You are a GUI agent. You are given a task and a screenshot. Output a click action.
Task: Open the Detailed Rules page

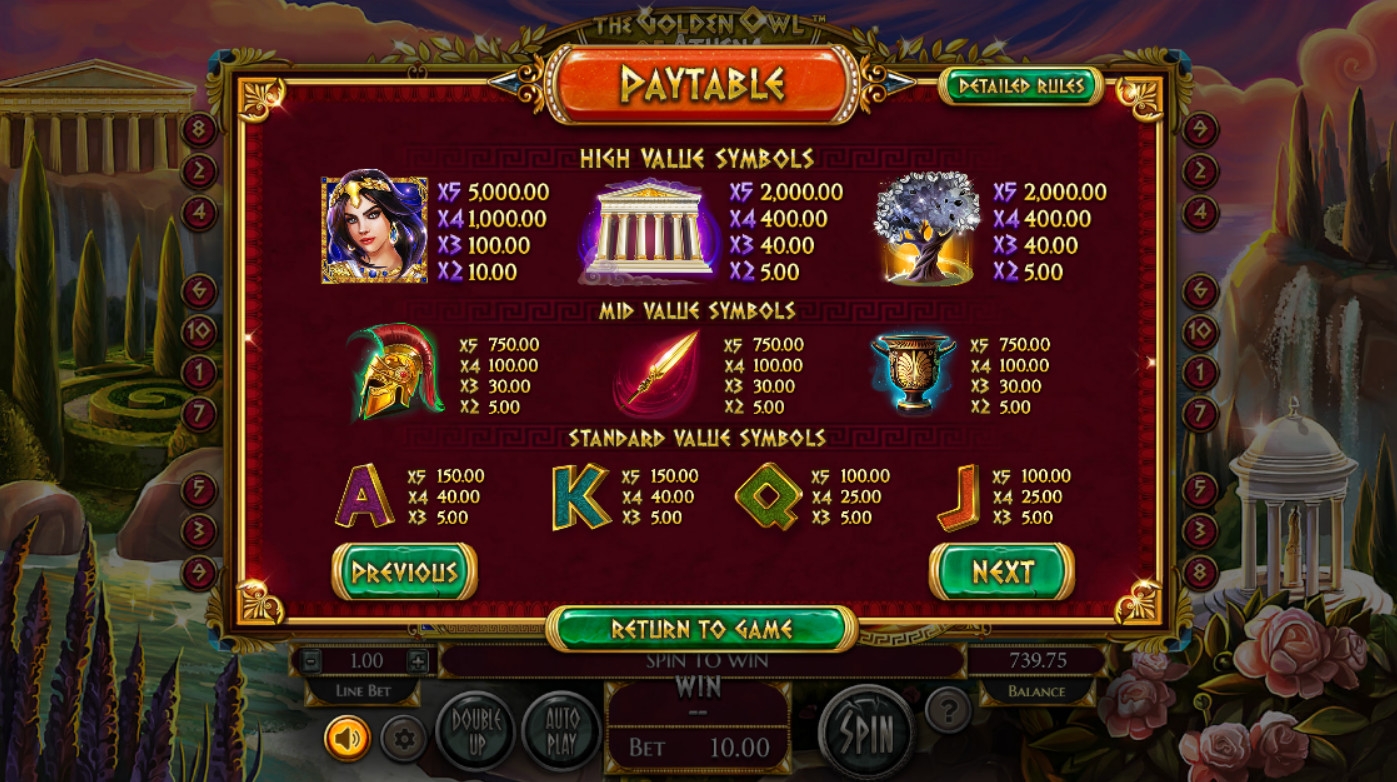(x=1020, y=87)
